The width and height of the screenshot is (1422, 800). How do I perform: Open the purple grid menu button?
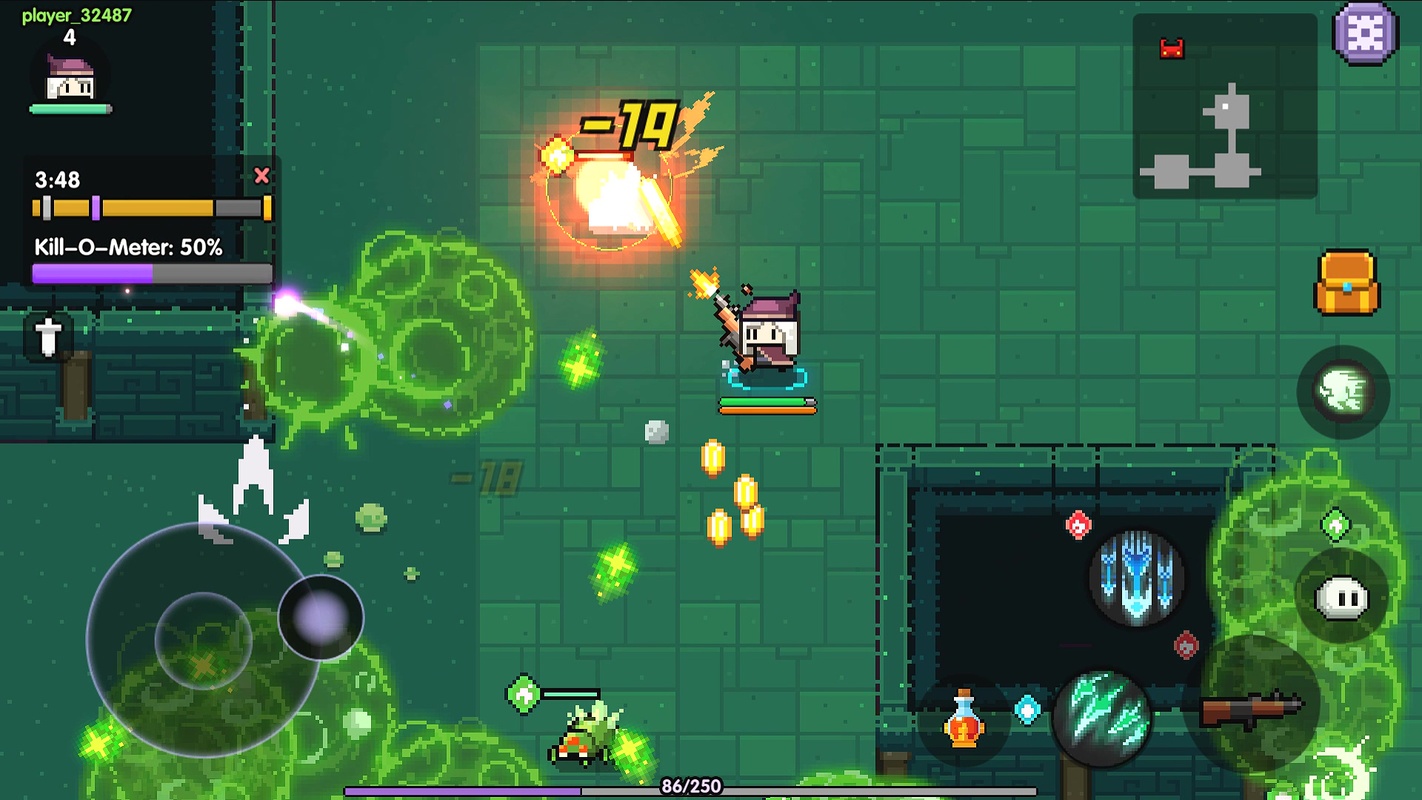1365,34
